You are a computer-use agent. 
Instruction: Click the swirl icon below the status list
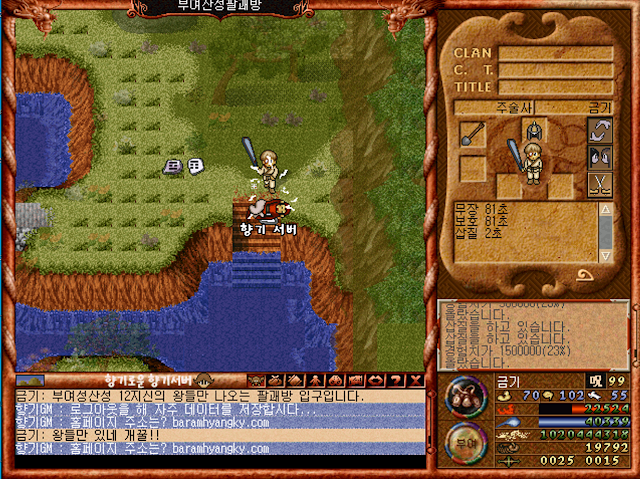(x=582, y=275)
